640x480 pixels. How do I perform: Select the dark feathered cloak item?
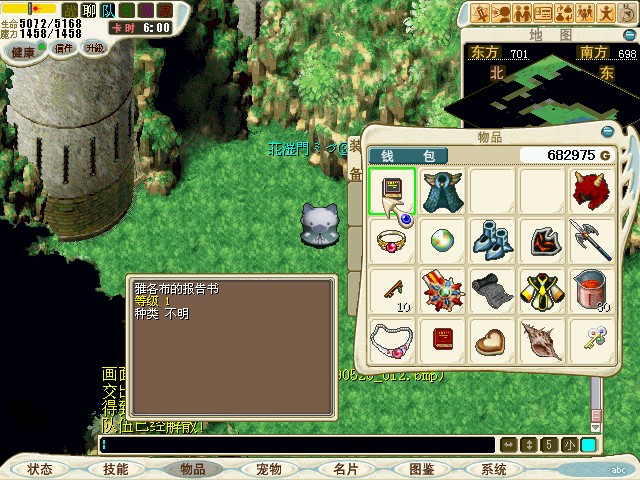(442, 190)
